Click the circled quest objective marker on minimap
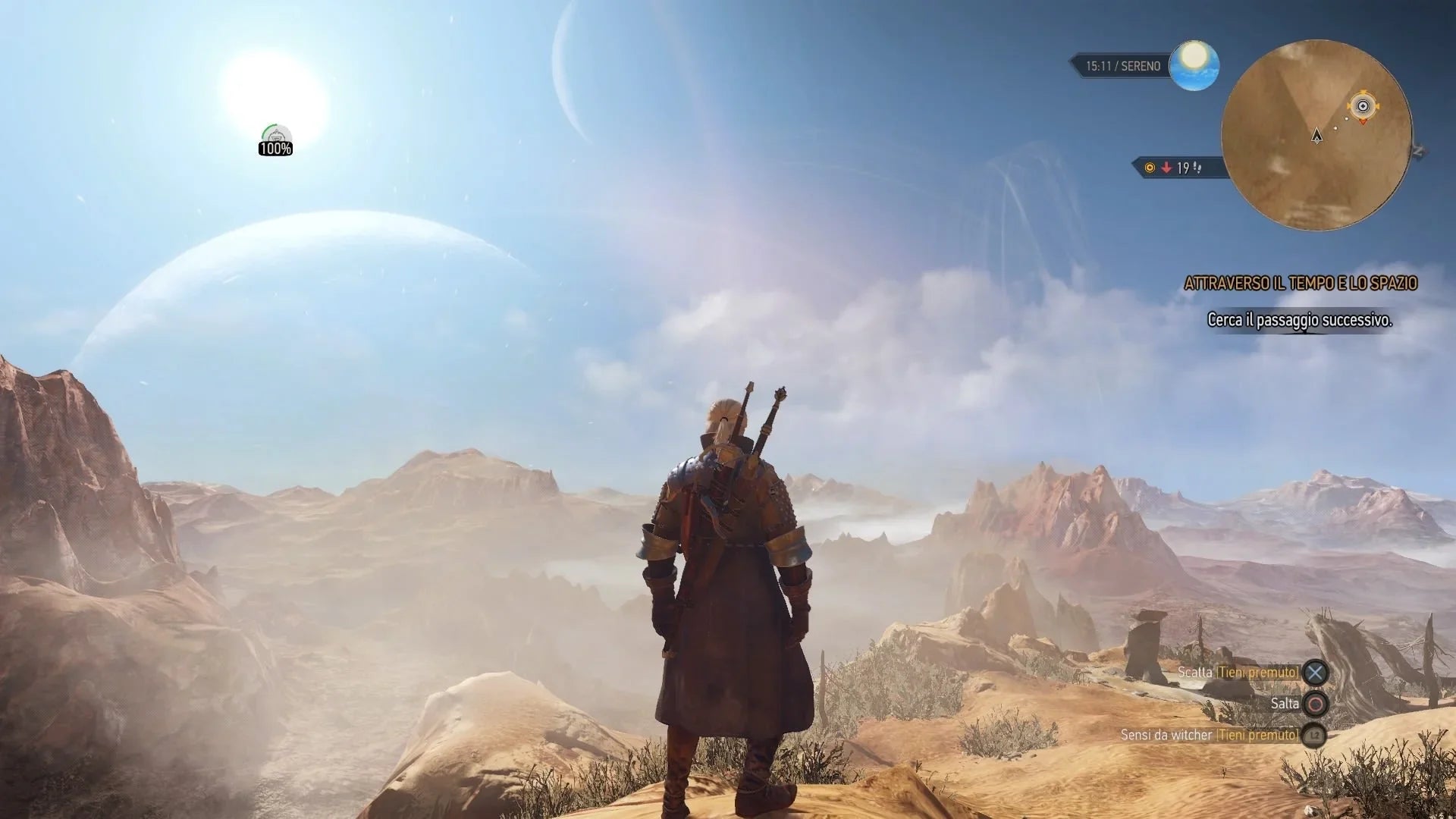This screenshot has width=1456, height=819. [x=1363, y=105]
